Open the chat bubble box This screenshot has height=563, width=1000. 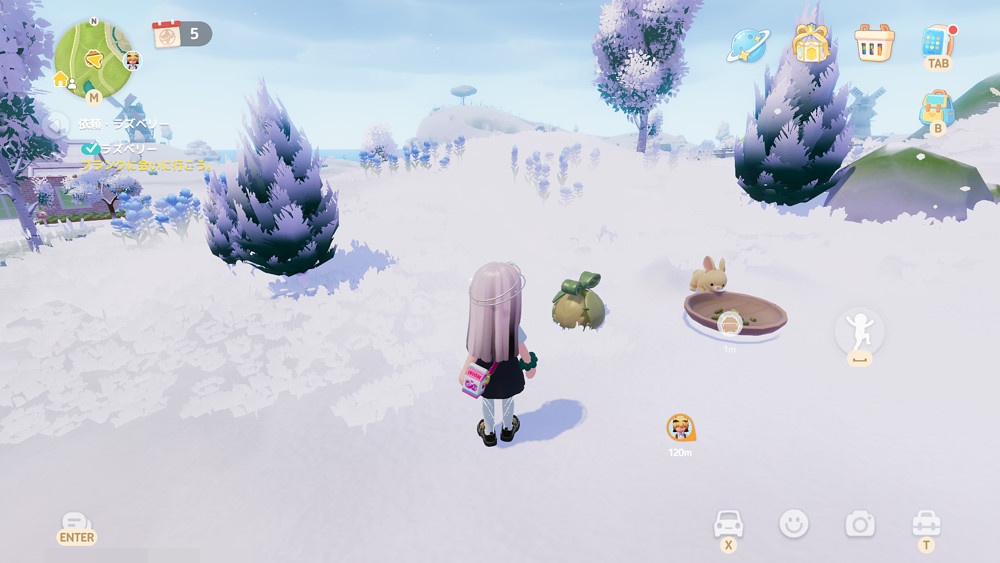tap(76, 524)
